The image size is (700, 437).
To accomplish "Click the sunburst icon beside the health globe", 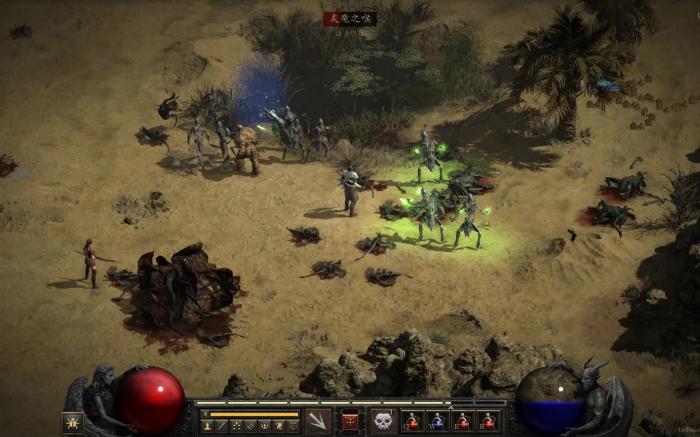I will (73, 422).
